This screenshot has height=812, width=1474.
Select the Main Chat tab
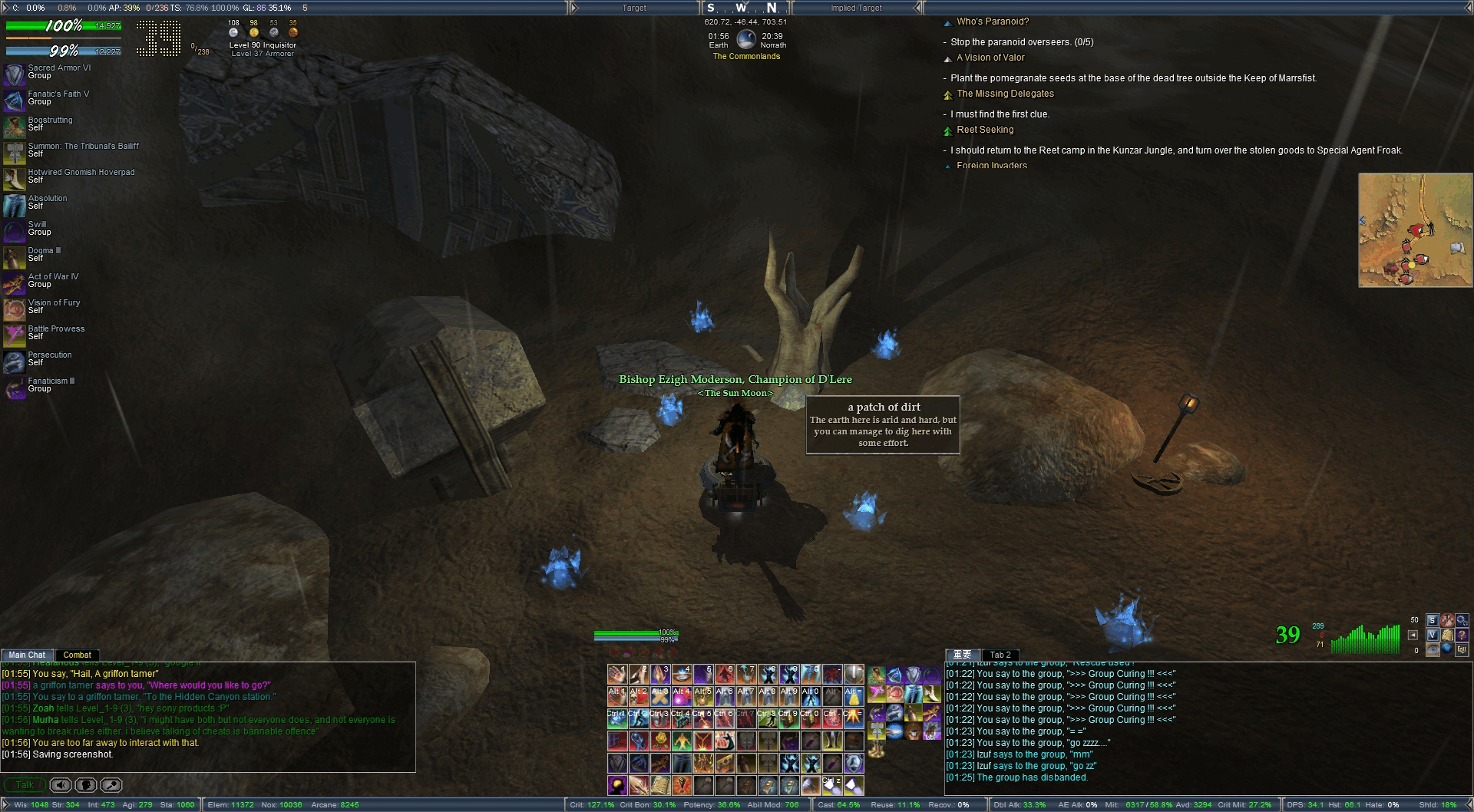[27, 655]
